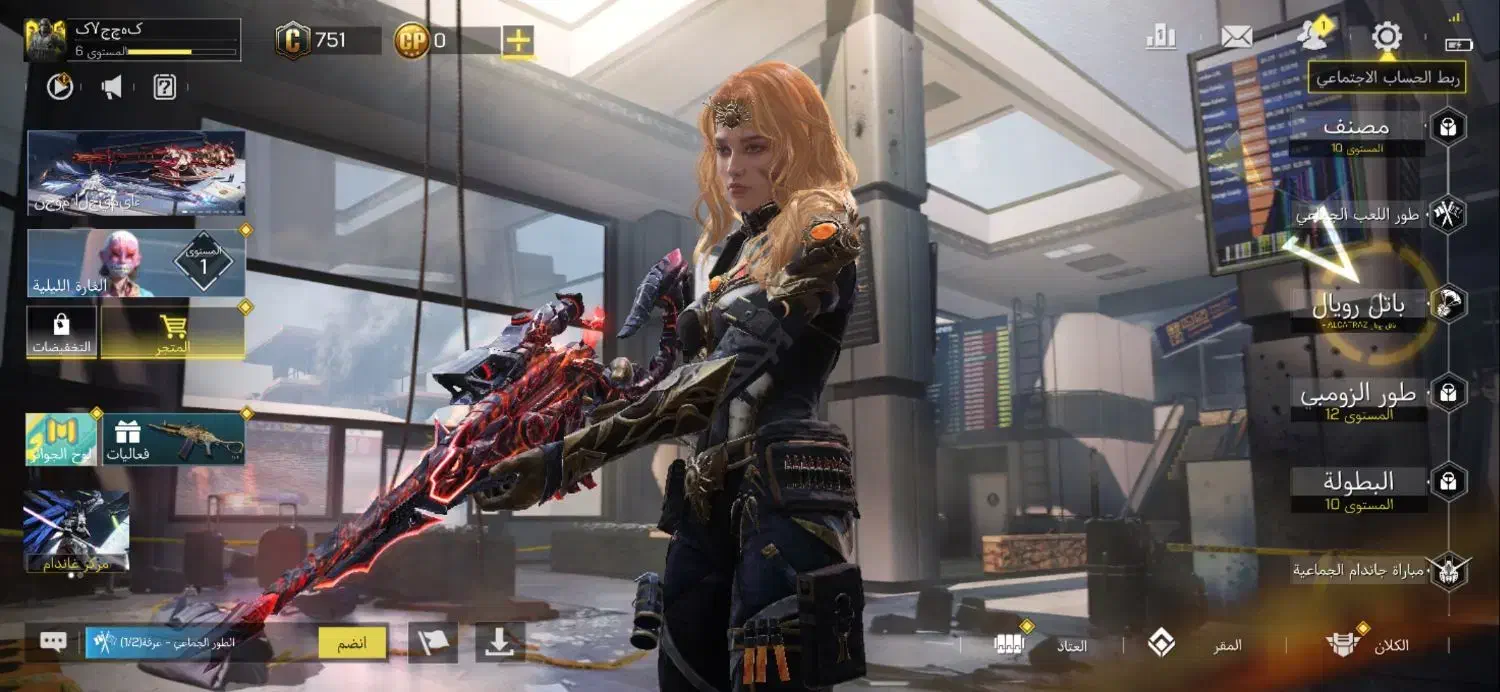Screen dimensions: 1500x692
Task: Open the player profile card
Action: pos(132,40)
